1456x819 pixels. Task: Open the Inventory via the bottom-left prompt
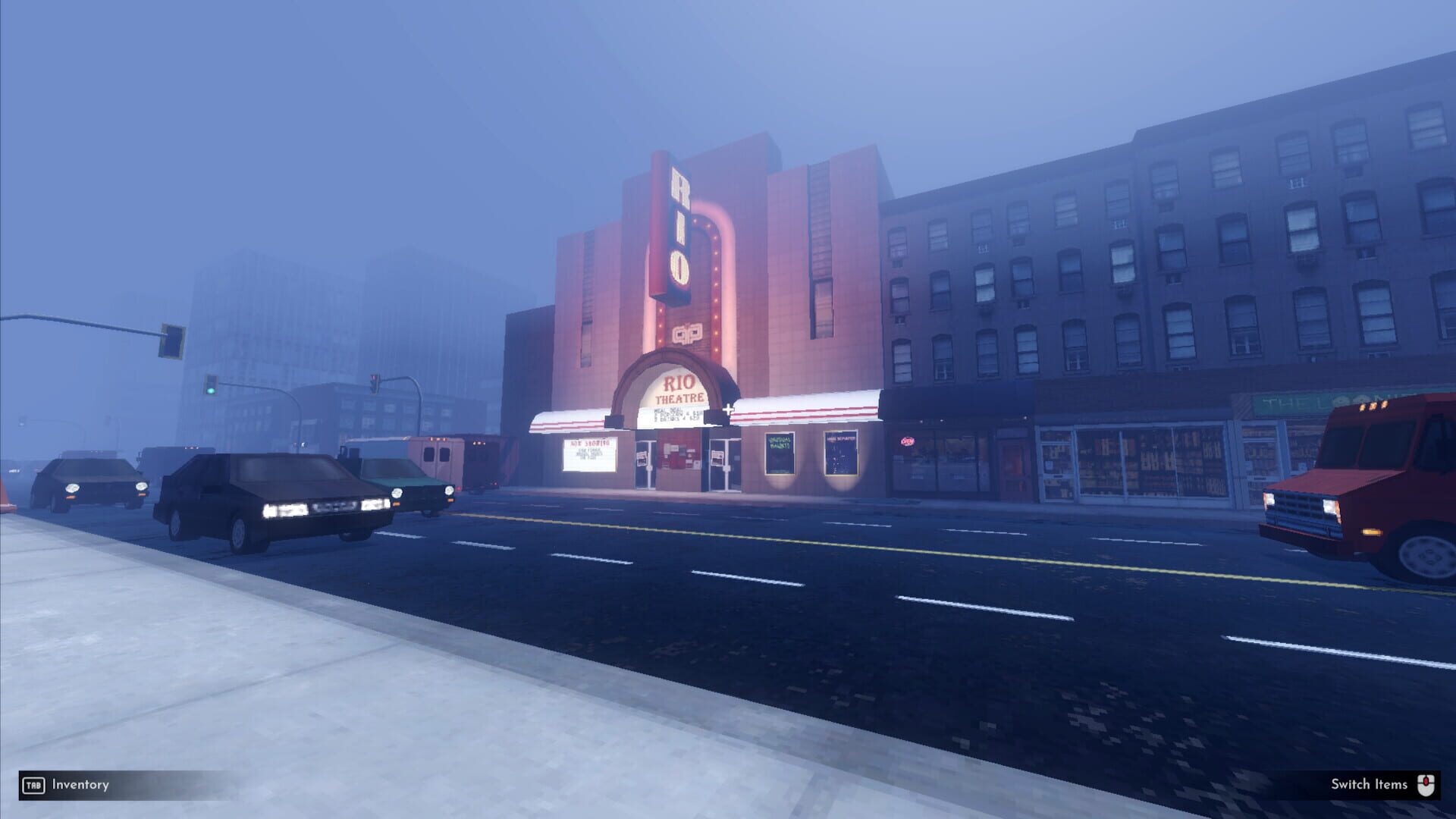[80, 785]
